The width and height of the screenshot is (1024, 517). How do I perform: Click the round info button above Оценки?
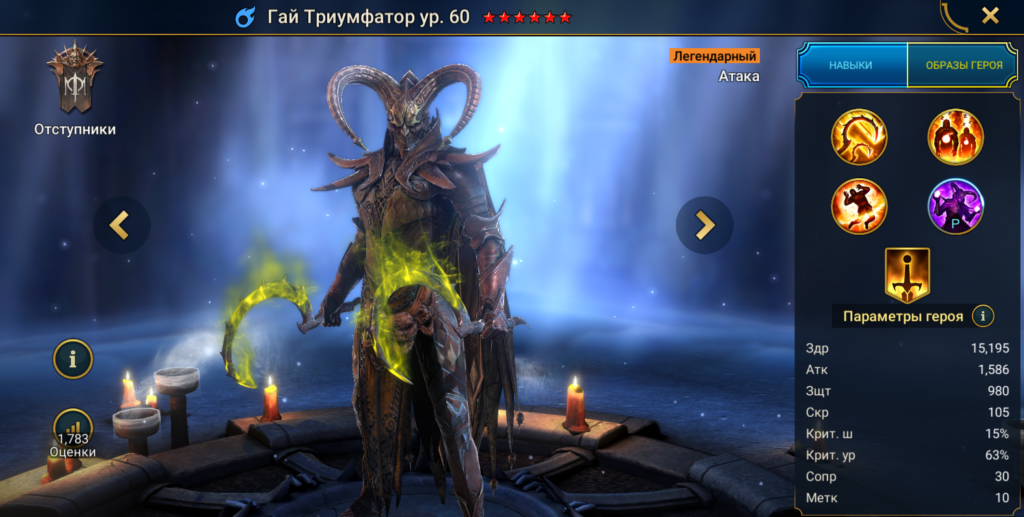[x=73, y=358]
